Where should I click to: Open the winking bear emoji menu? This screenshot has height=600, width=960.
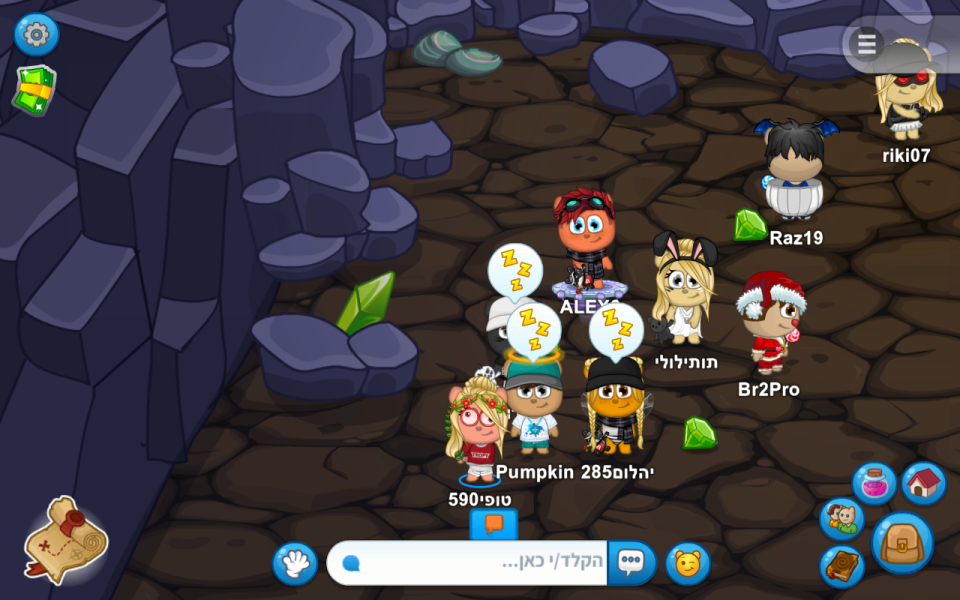[x=688, y=563]
